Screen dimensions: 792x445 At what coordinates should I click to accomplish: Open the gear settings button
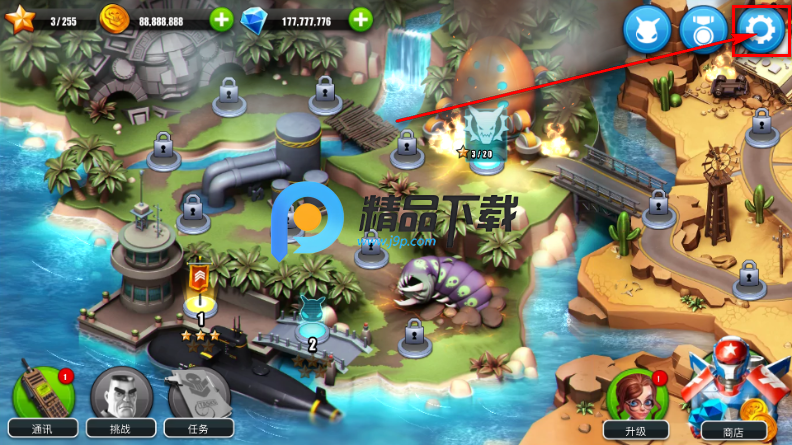click(x=761, y=31)
